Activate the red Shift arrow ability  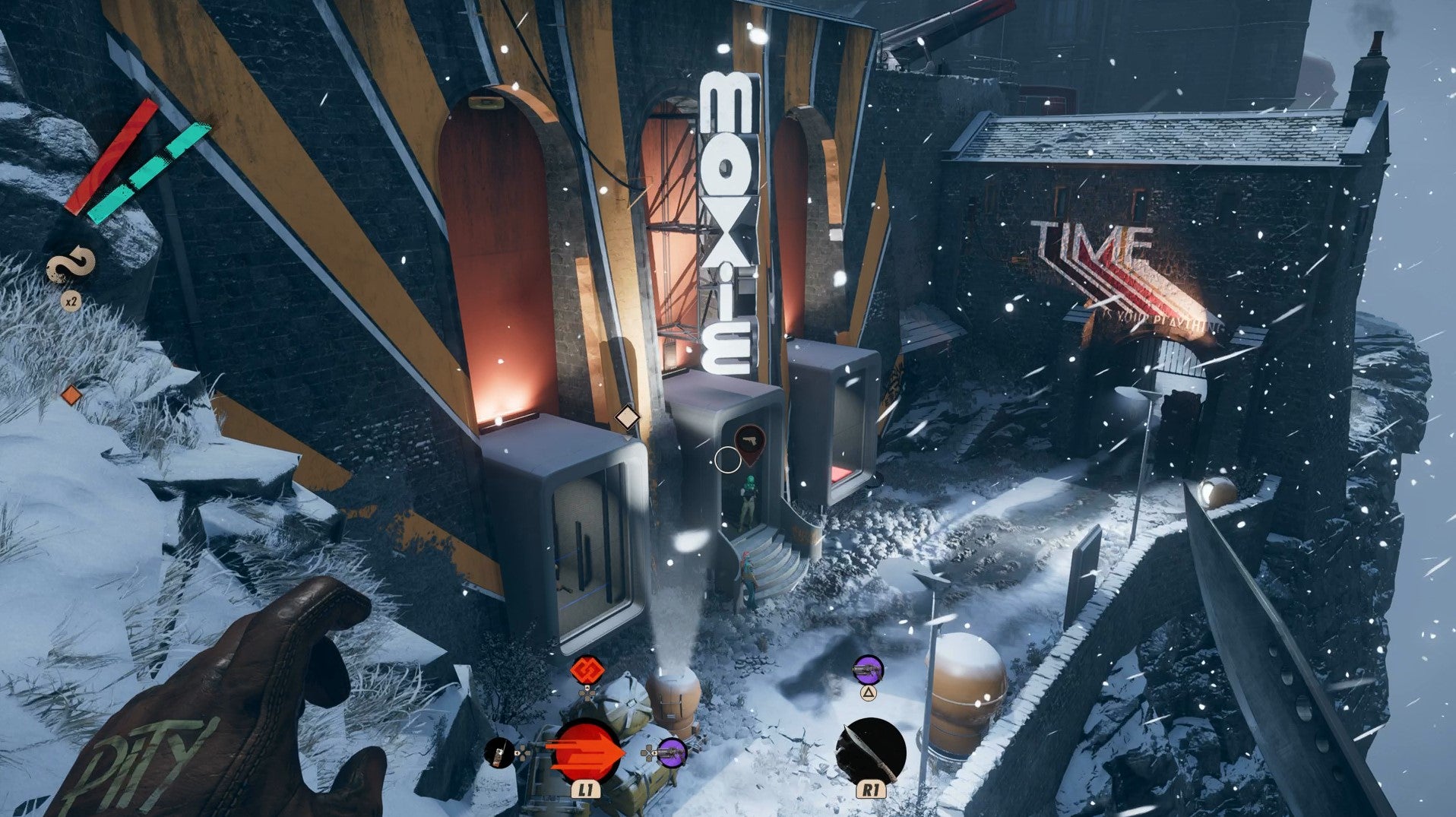click(586, 752)
